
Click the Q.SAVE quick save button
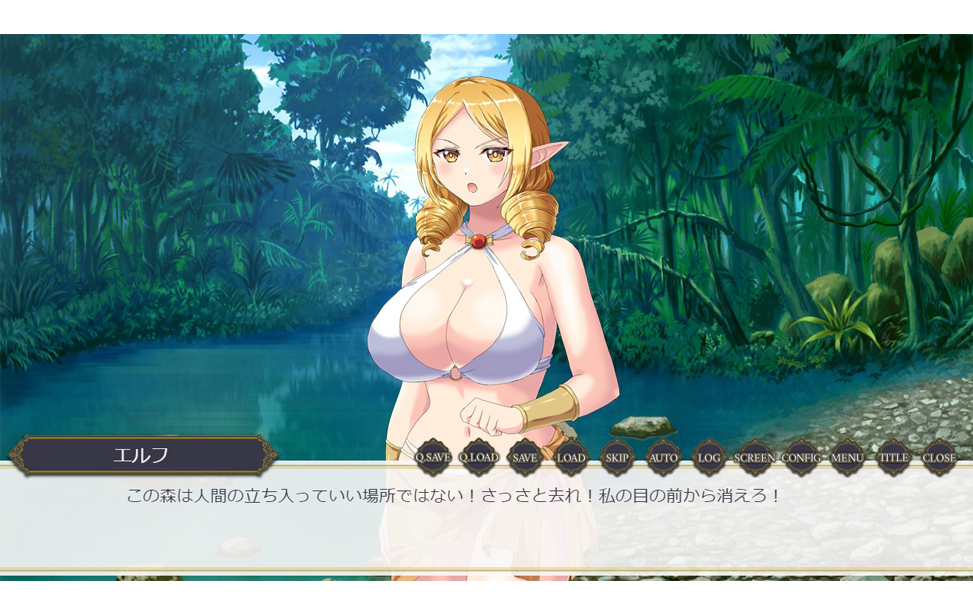point(433,458)
